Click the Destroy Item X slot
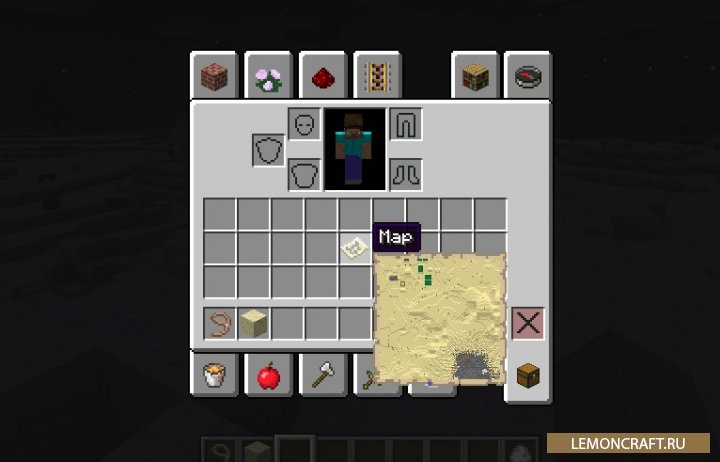This screenshot has height=462, width=720. (527, 323)
